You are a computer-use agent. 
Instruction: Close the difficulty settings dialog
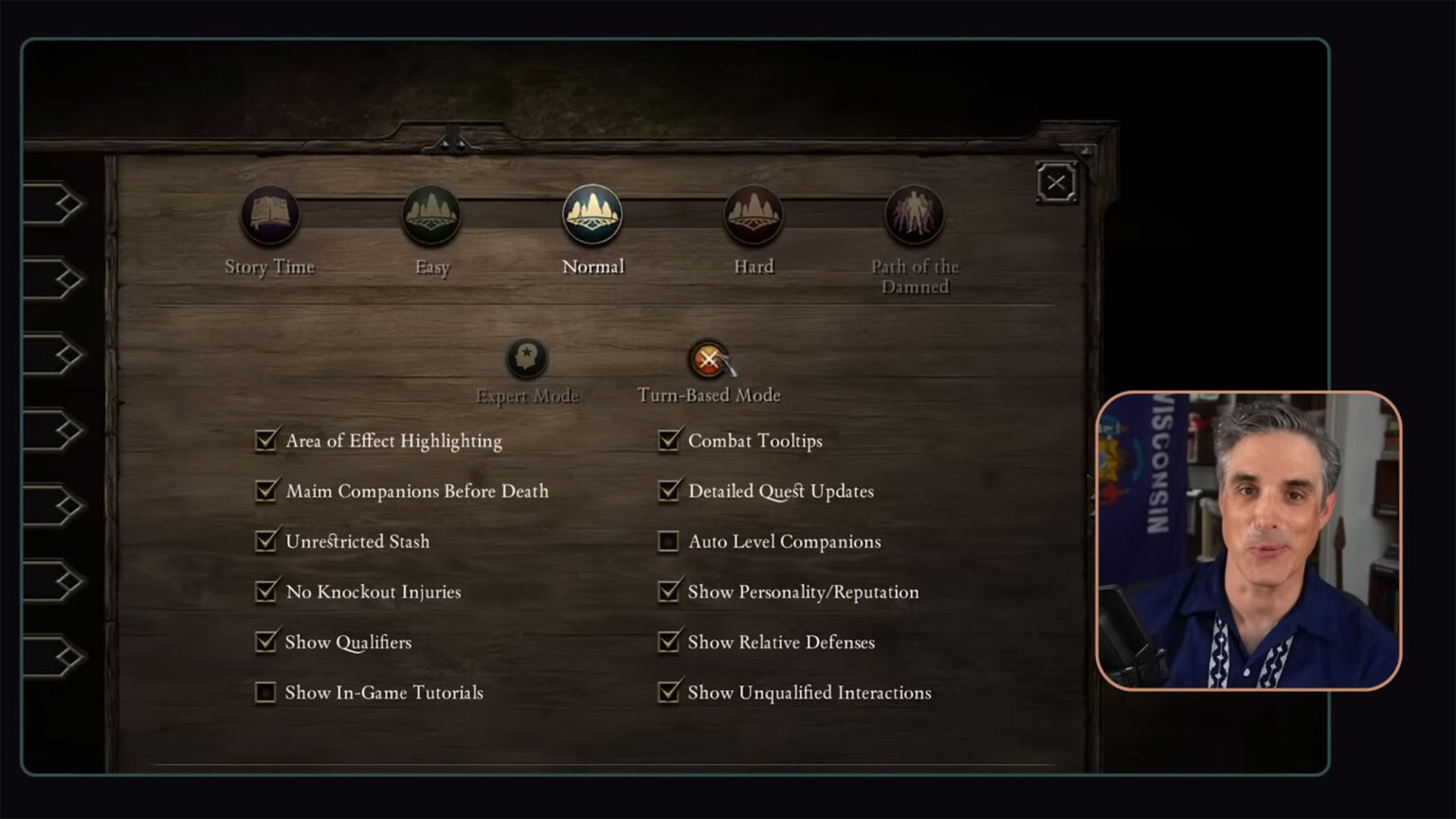pos(1056,181)
